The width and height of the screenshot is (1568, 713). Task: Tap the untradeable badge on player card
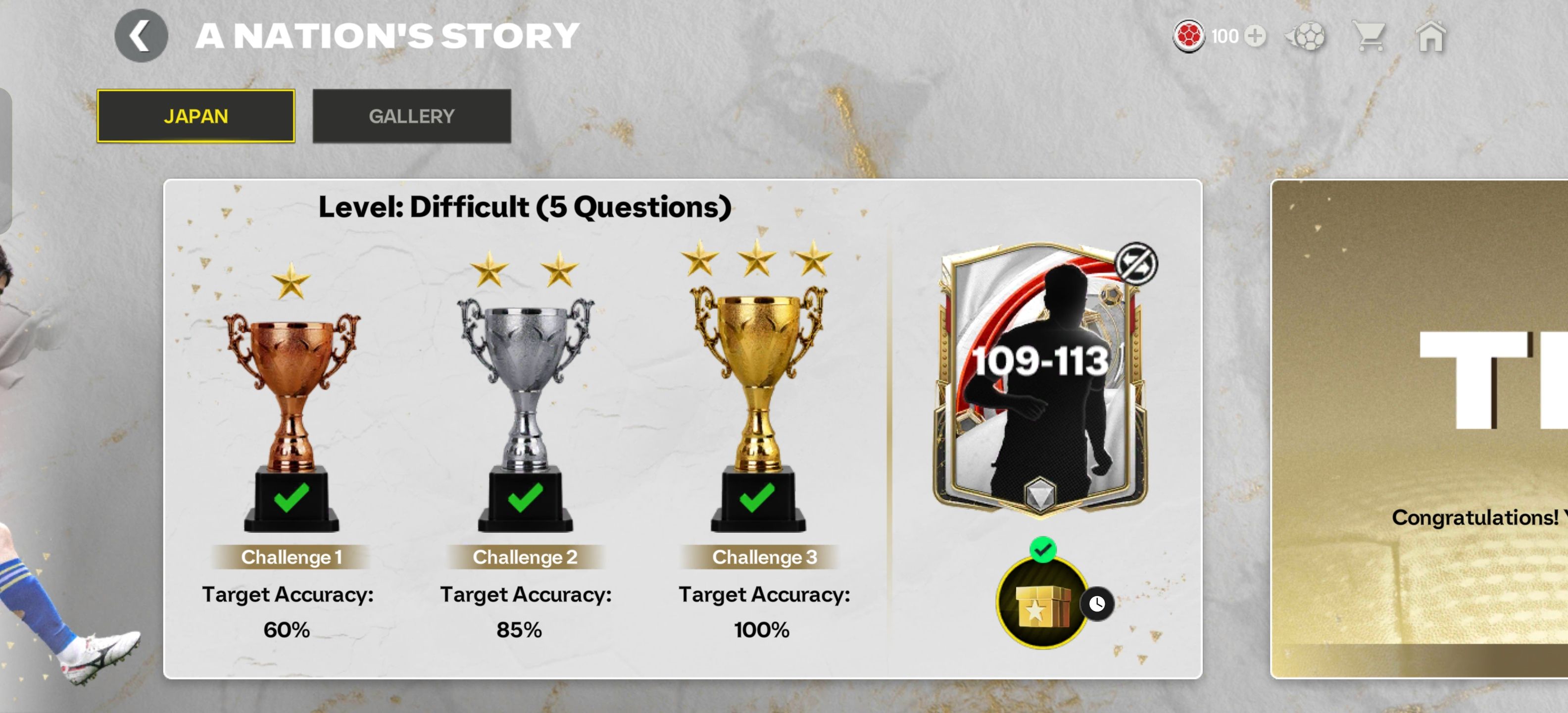click(x=1135, y=263)
